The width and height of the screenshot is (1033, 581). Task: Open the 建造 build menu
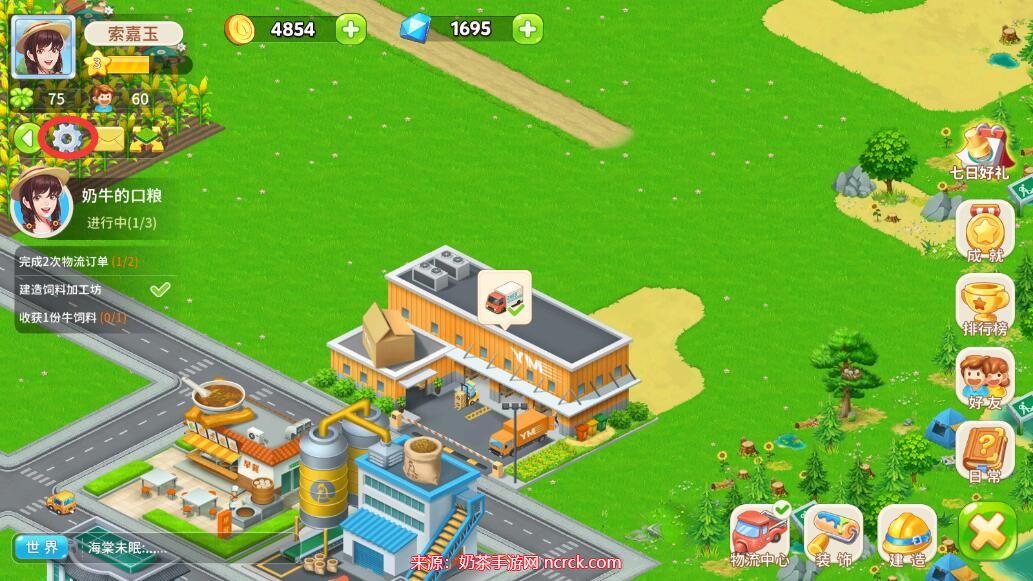(x=907, y=534)
